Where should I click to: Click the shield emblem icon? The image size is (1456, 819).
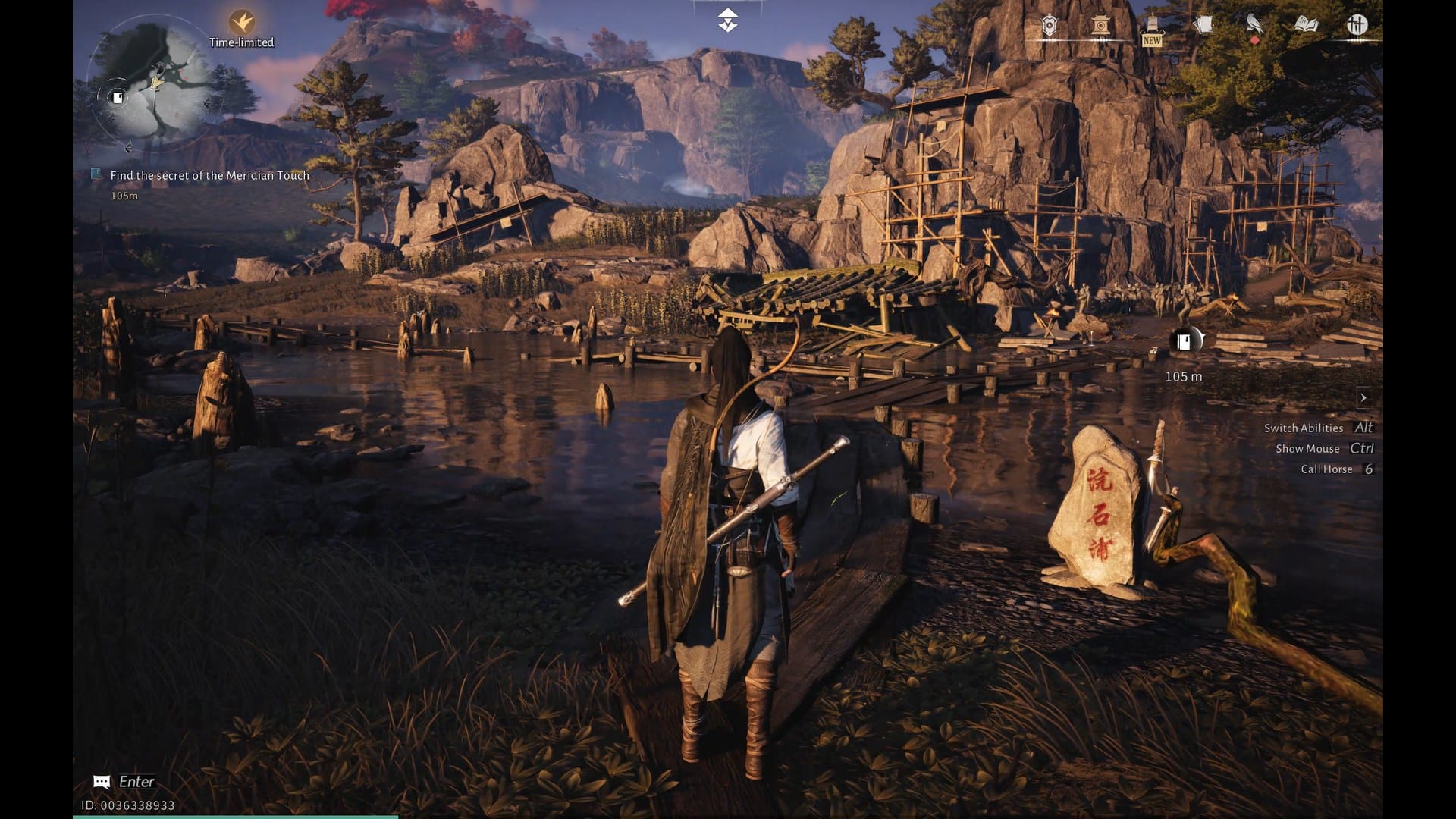click(1049, 26)
